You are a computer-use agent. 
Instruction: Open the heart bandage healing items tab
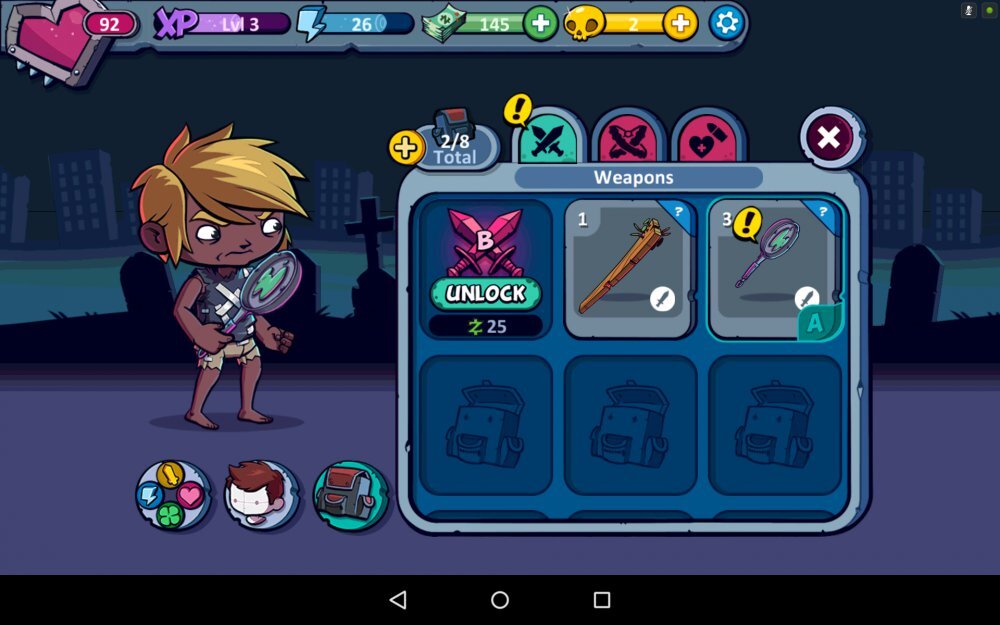[708, 141]
